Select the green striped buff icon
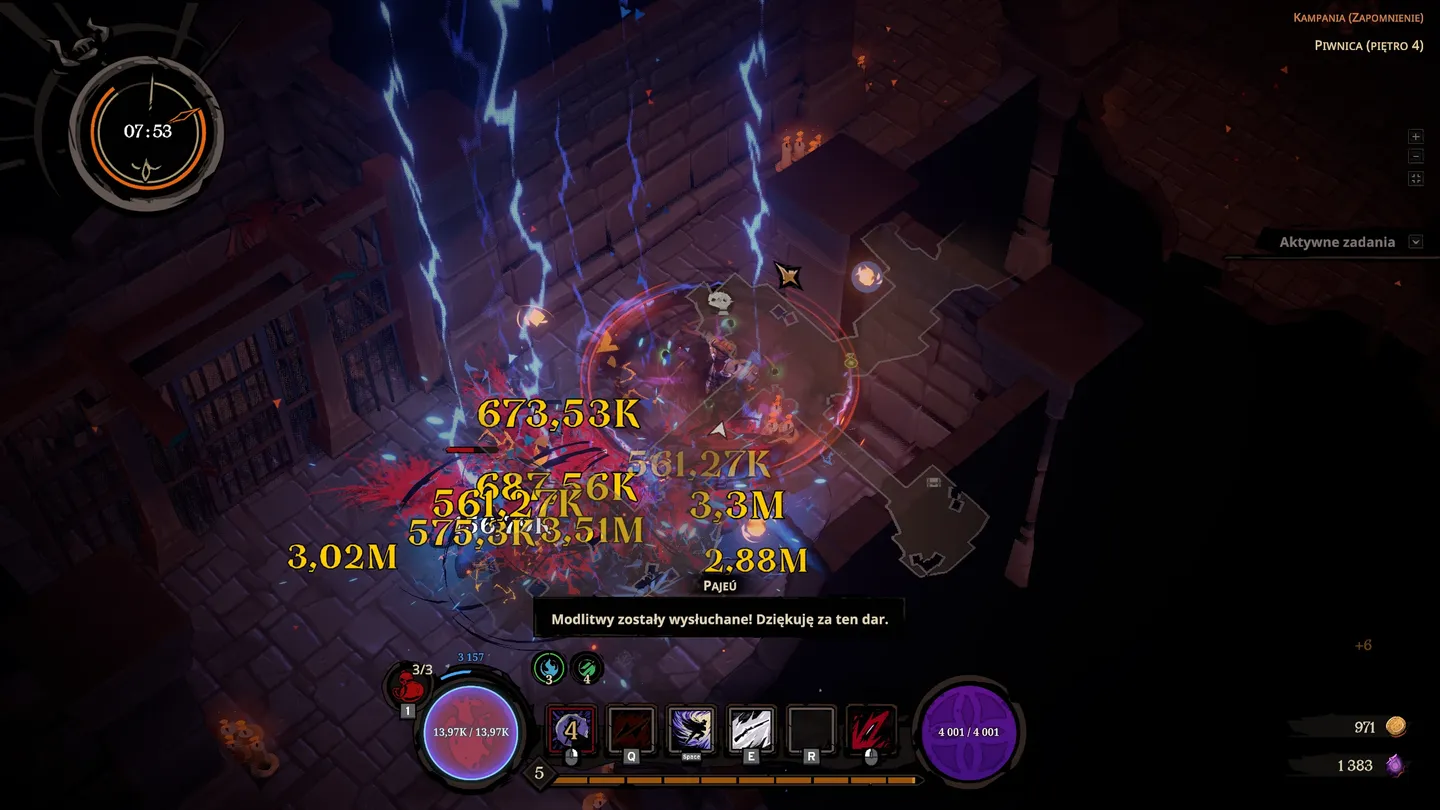 click(x=587, y=667)
